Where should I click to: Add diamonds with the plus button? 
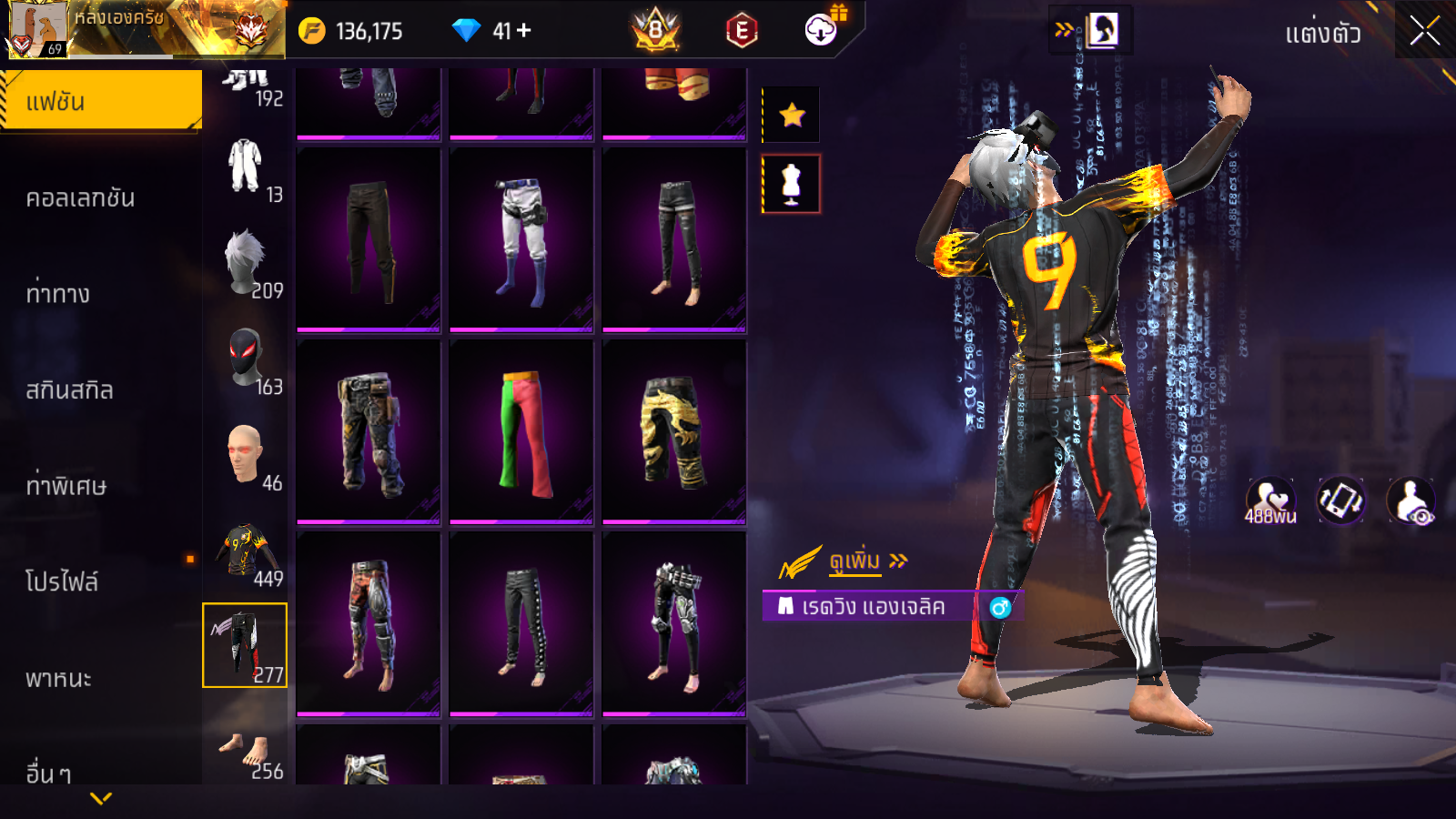pos(524,31)
